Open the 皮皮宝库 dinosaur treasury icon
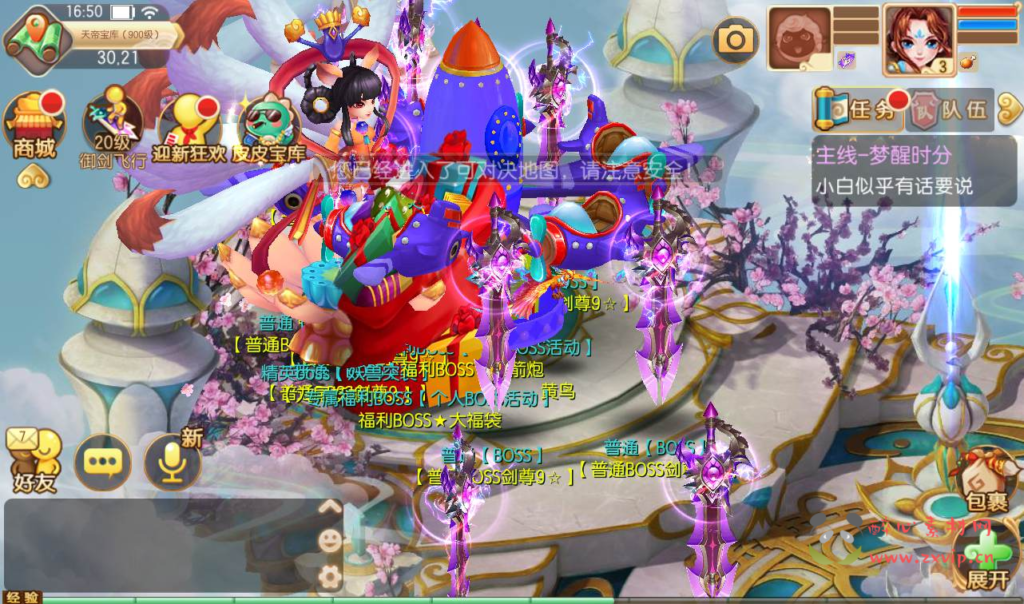The width and height of the screenshot is (1024, 604). point(268,125)
